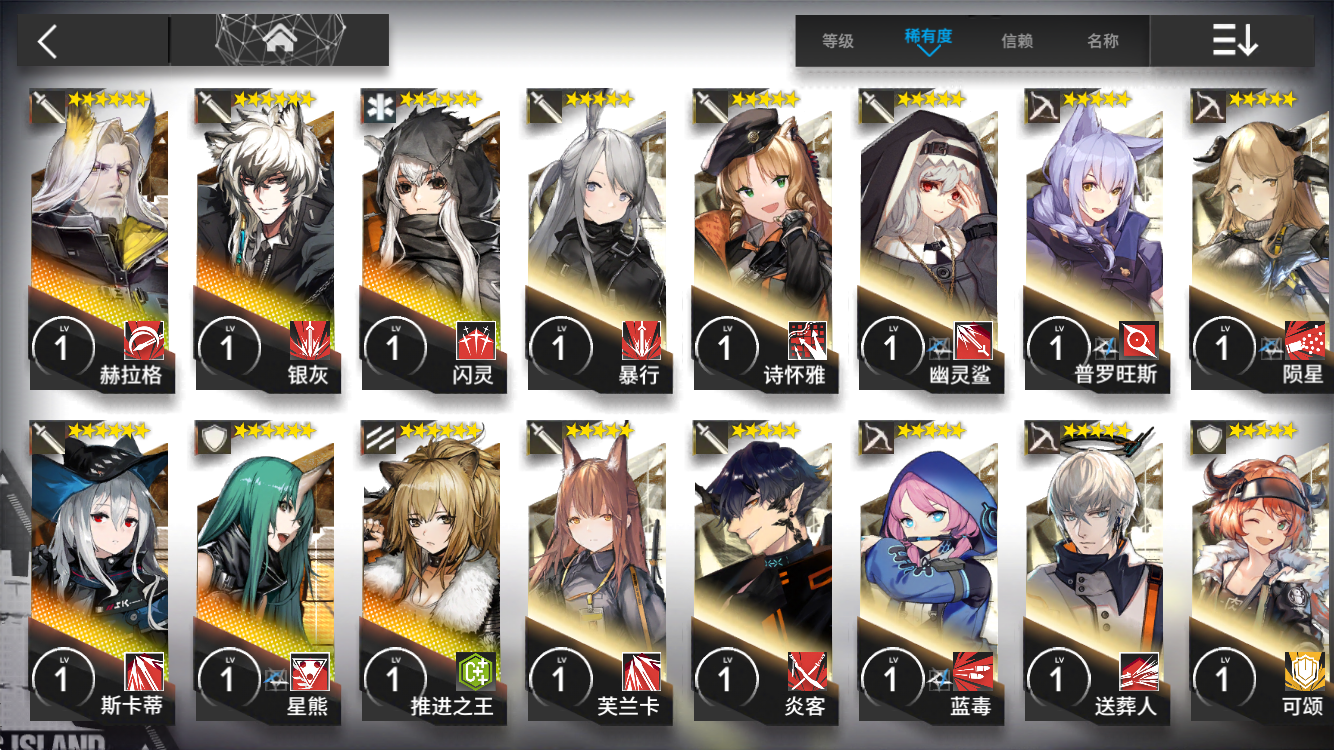Sort operators by 名称 (name)
The width and height of the screenshot is (1334, 750).
[x=1103, y=41]
